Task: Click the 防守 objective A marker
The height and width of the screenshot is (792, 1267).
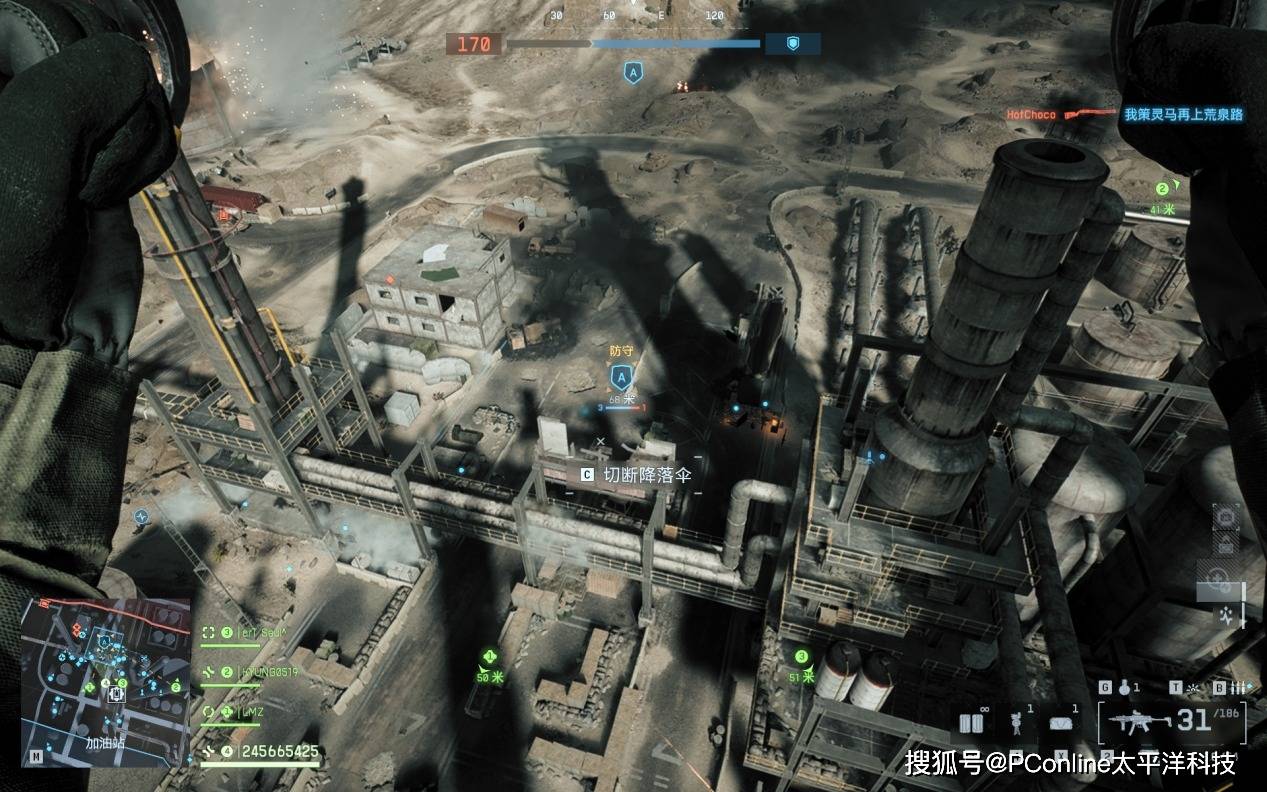Action: [x=621, y=377]
